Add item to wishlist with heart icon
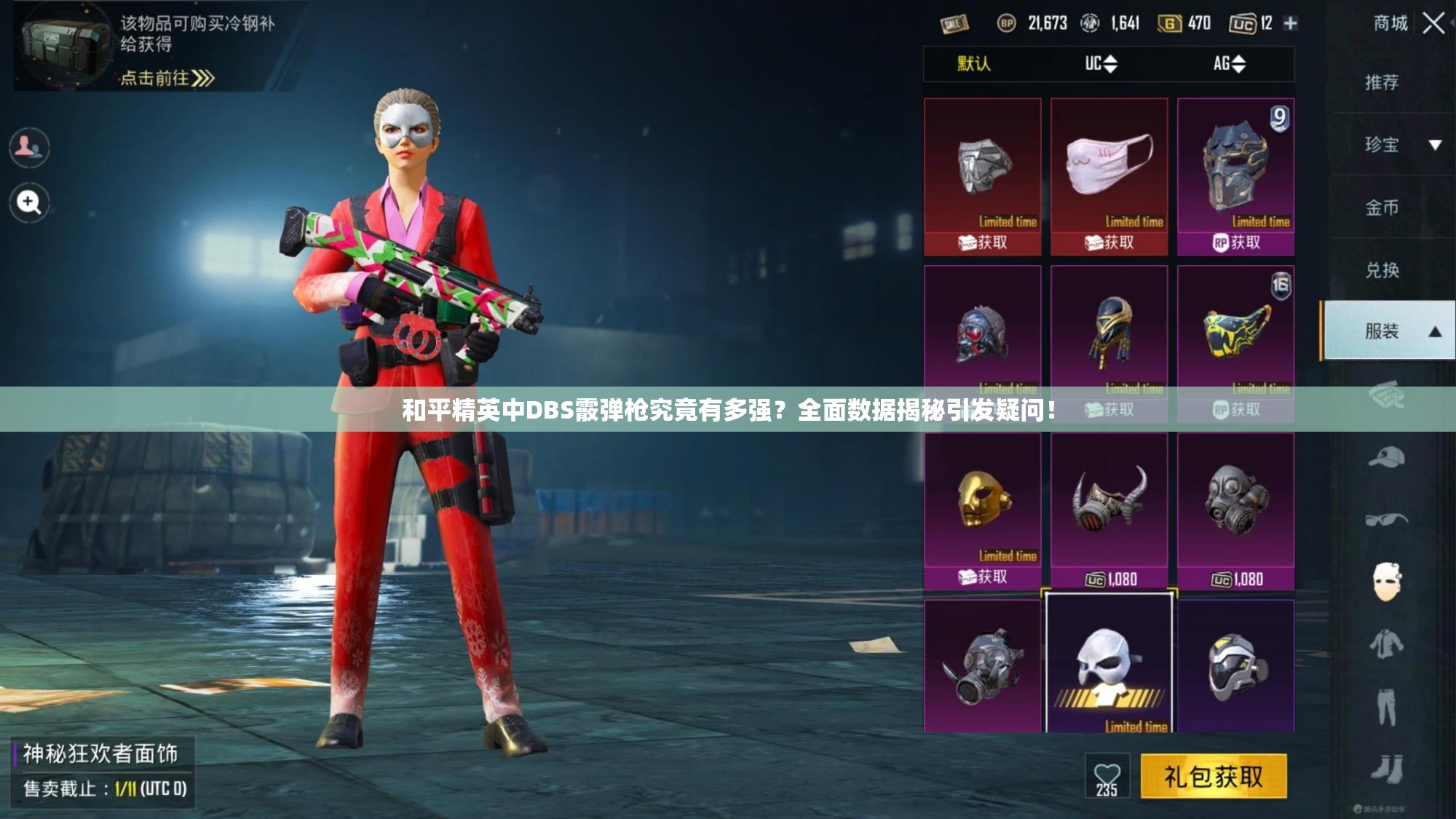Screen dimensions: 1456x819 point(1107,778)
